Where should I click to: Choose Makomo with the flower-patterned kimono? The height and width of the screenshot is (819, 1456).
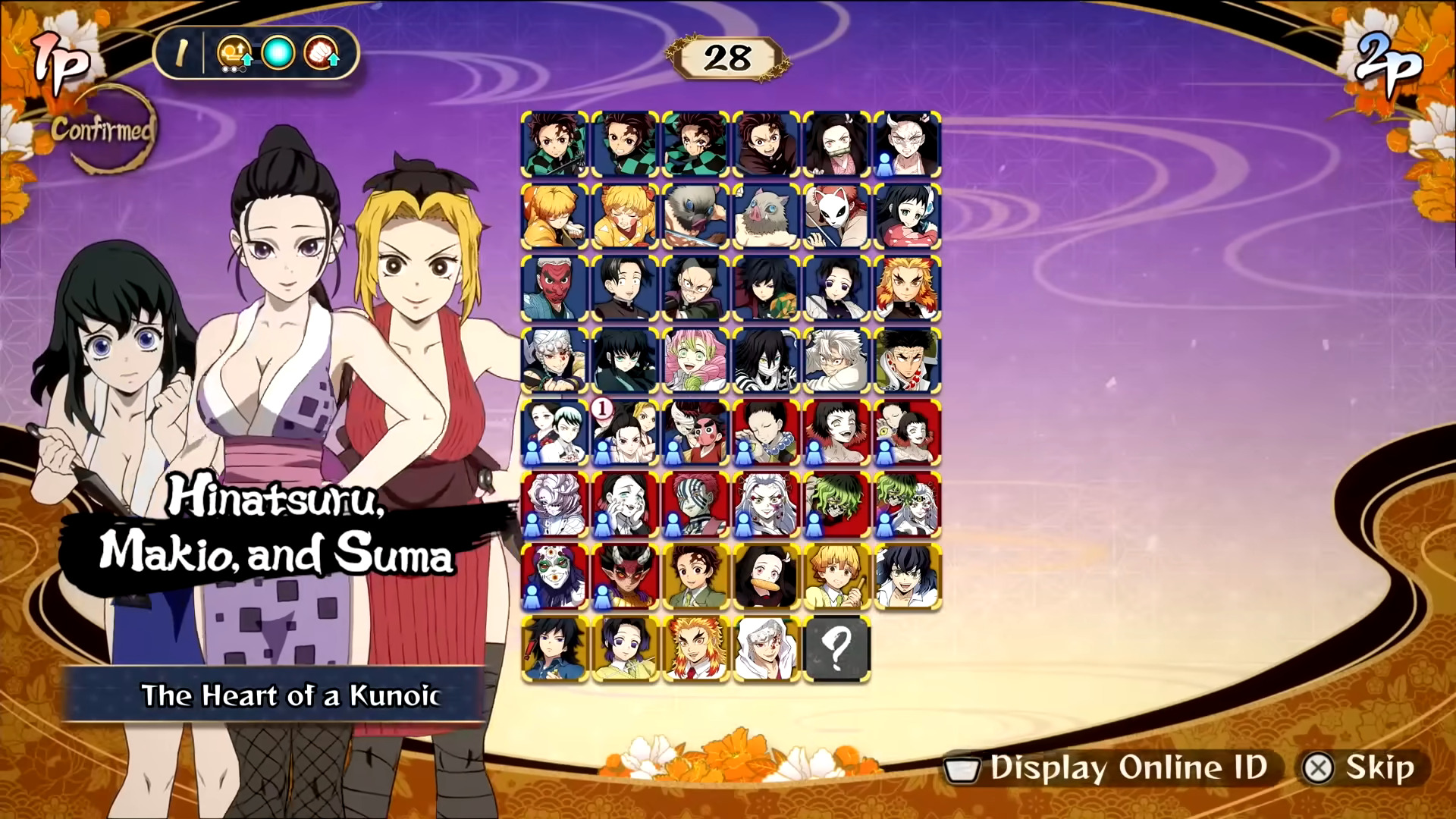[x=907, y=216]
